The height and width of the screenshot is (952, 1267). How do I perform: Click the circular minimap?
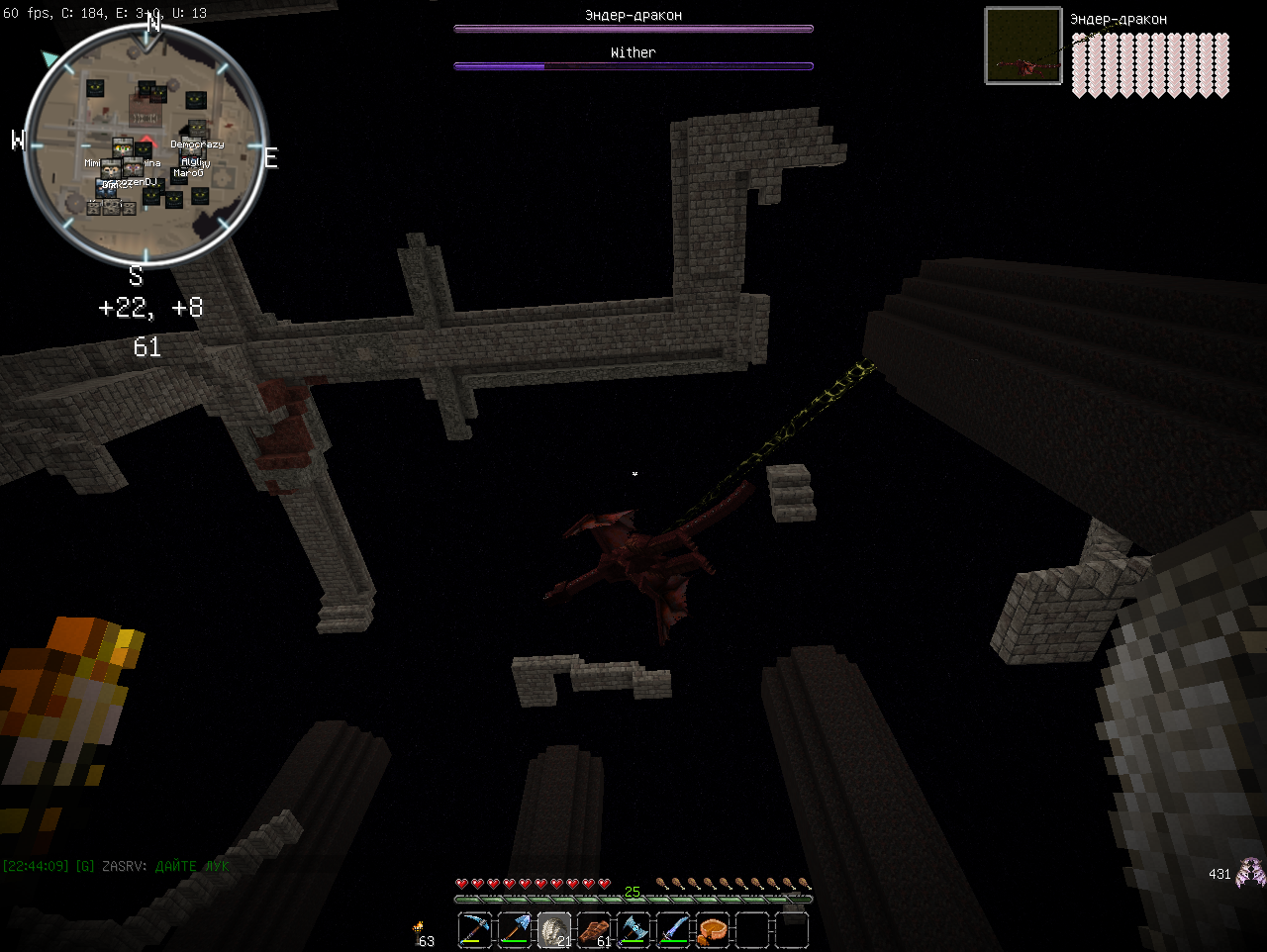click(146, 145)
